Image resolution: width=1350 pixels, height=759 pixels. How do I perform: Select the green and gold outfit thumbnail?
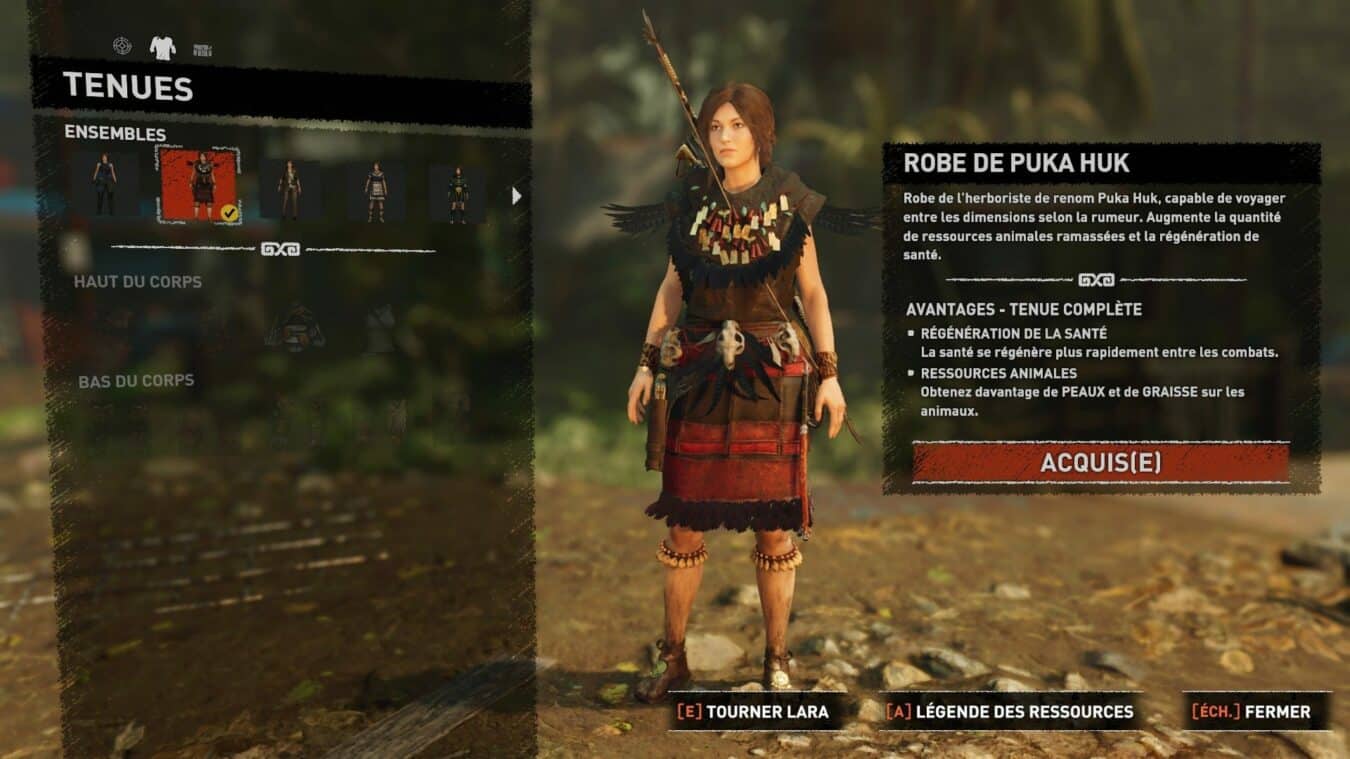pos(457,193)
